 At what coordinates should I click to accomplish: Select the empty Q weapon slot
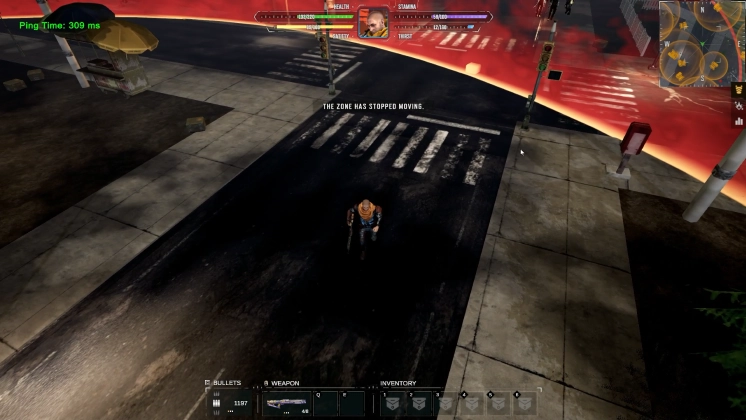tap(324, 403)
